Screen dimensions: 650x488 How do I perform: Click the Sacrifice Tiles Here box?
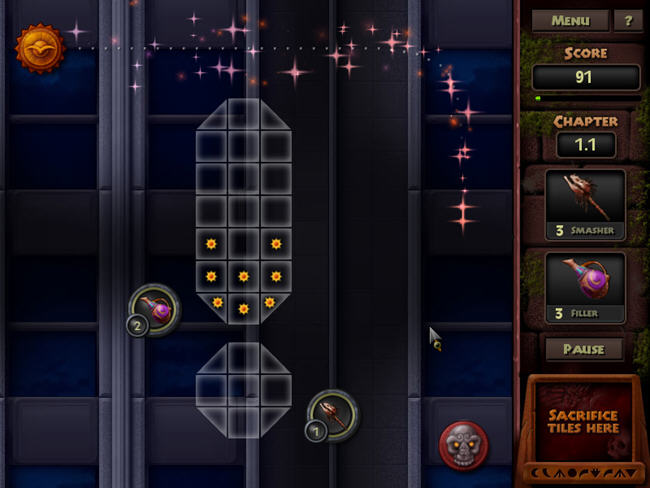(x=583, y=421)
